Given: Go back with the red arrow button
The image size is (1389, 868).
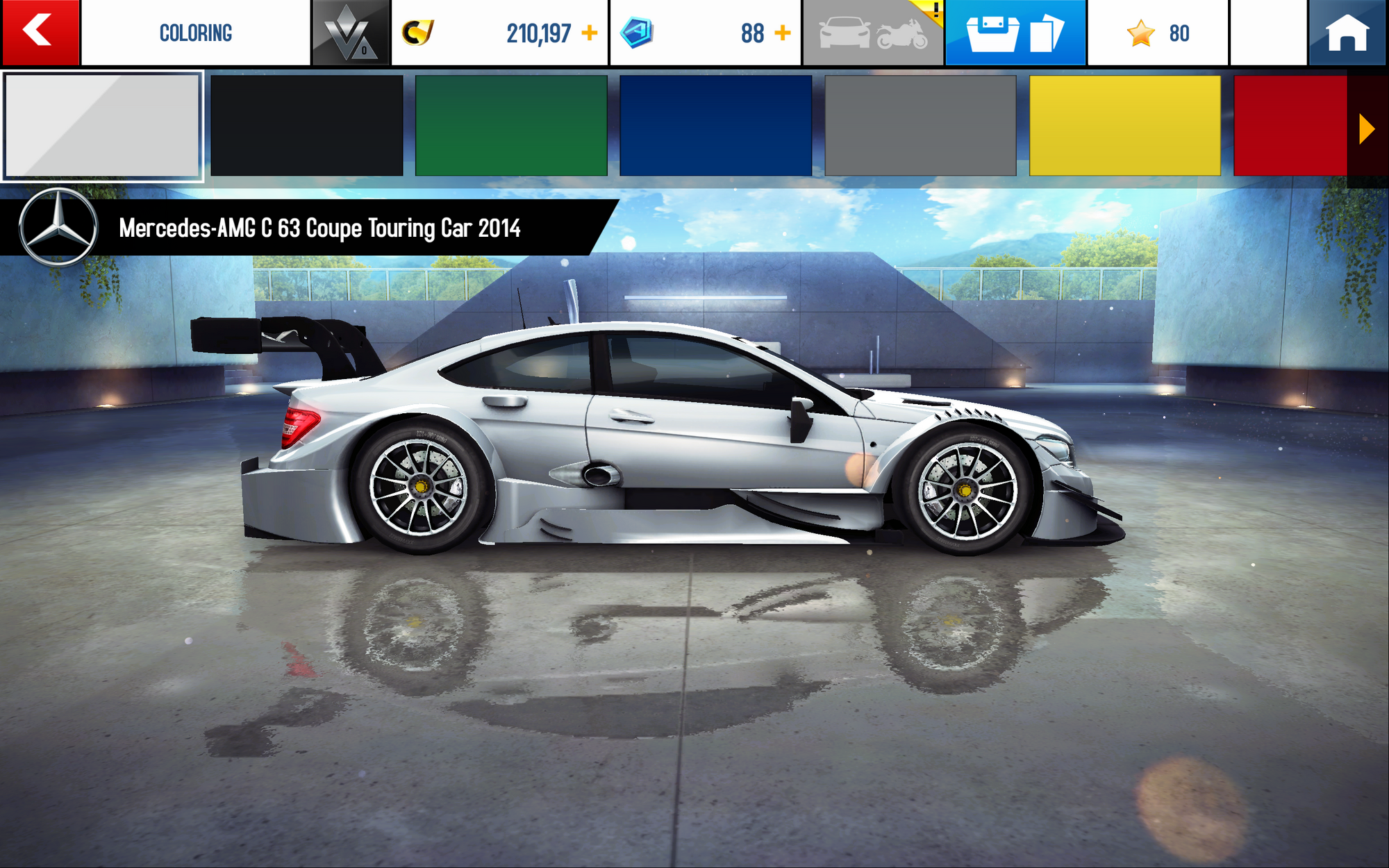Looking at the screenshot, I should (40, 32).
